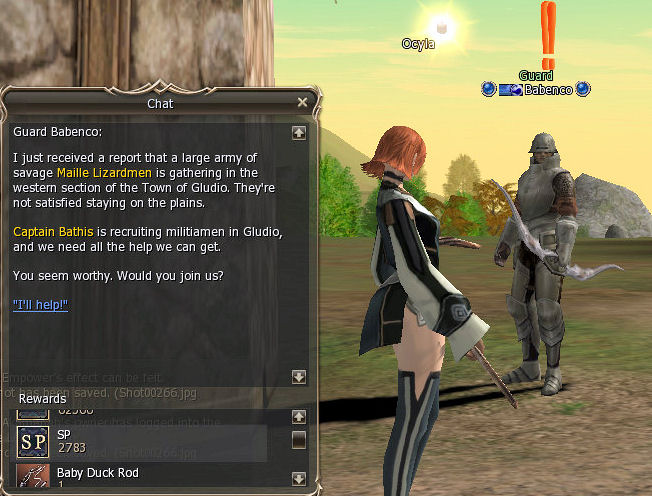This screenshot has width=652, height=496.
Task: Close the Chat dialog window
Action: [x=303, y=102]
